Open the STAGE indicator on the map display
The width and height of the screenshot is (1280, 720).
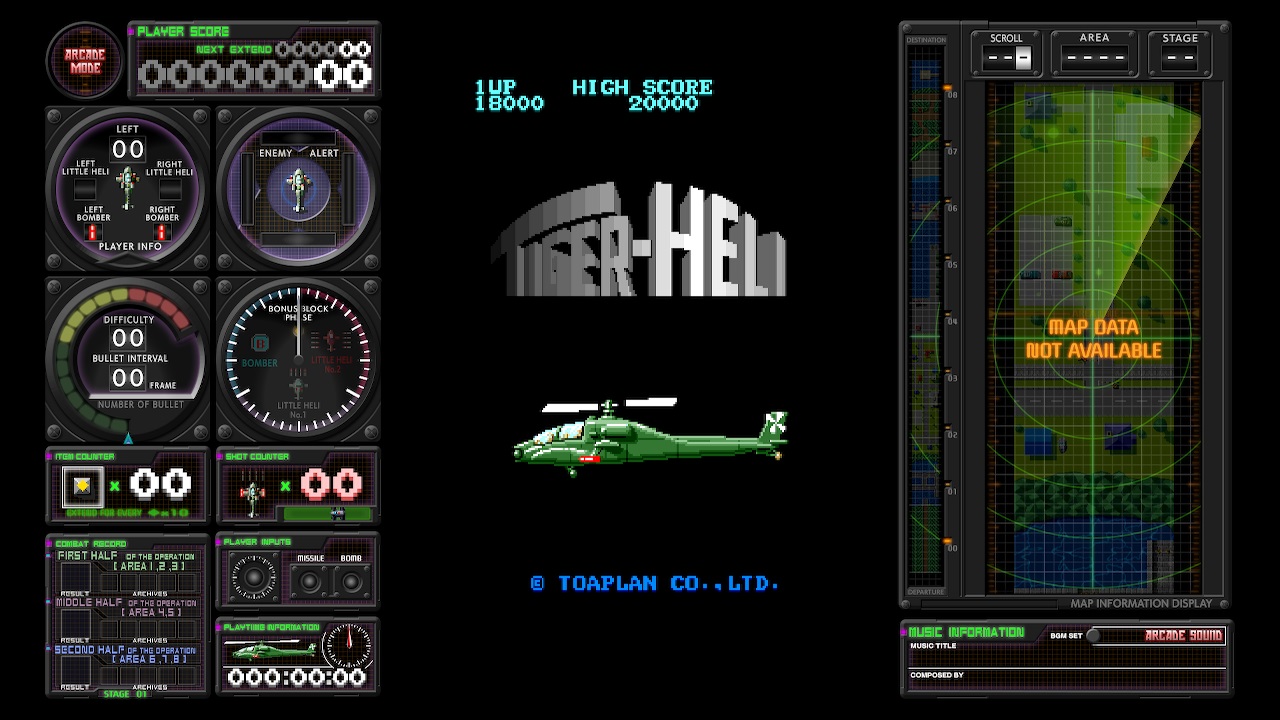coord(1180,57)
